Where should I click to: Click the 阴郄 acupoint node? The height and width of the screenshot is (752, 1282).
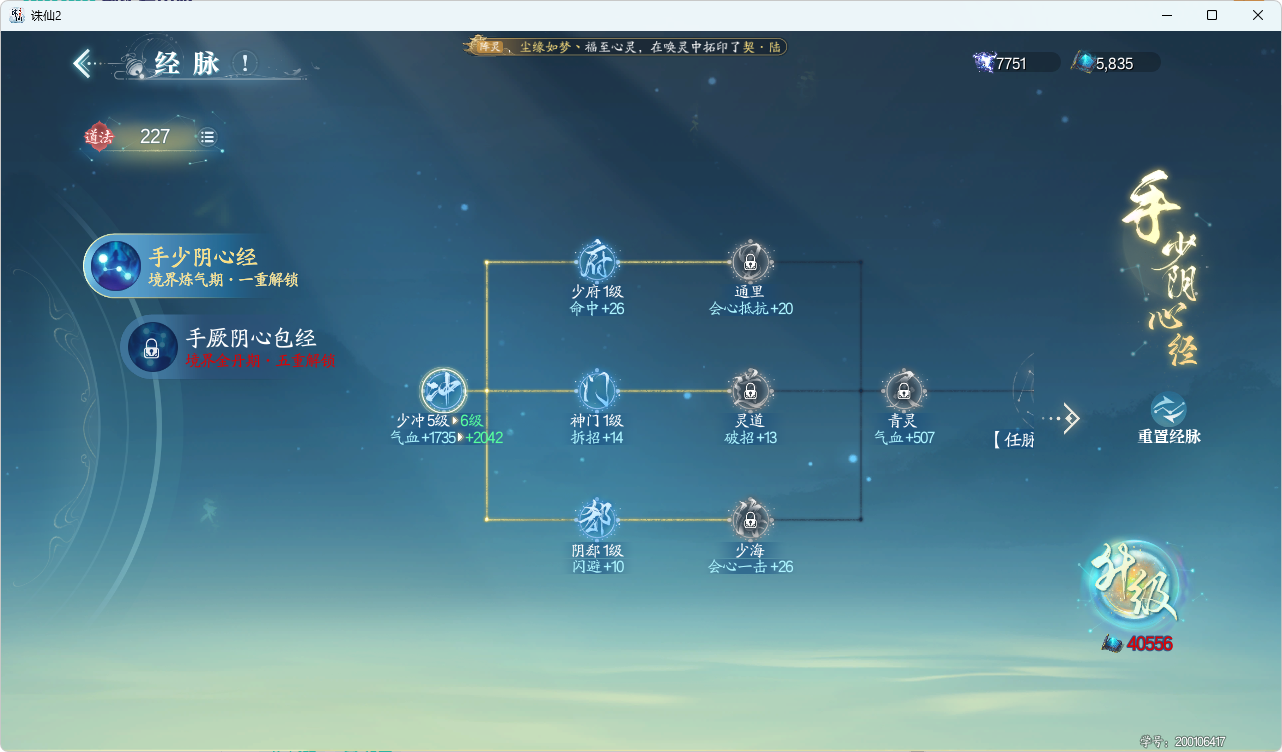point(595,521)
